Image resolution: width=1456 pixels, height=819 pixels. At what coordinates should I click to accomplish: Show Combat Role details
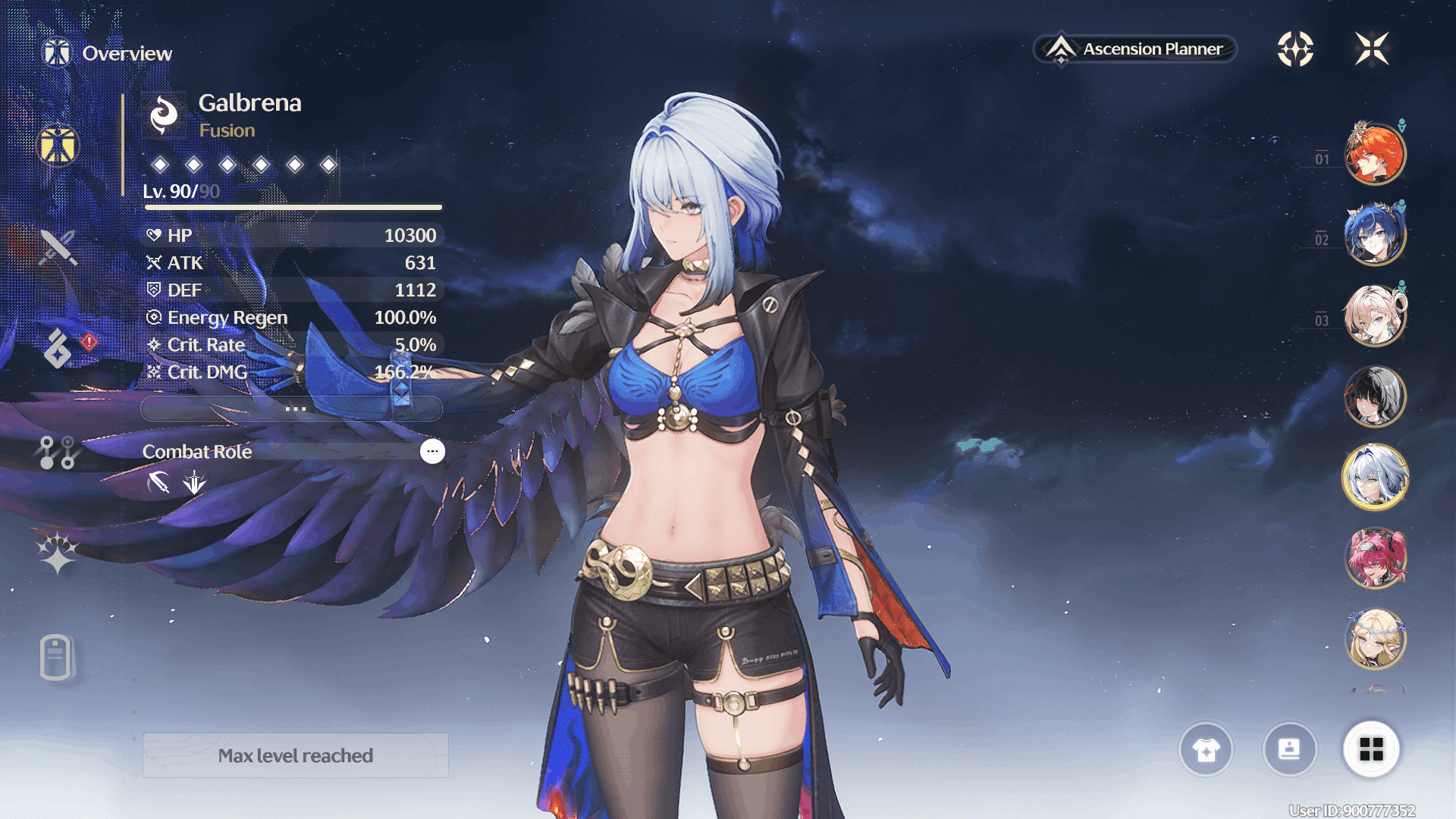[x=432, y=451]
